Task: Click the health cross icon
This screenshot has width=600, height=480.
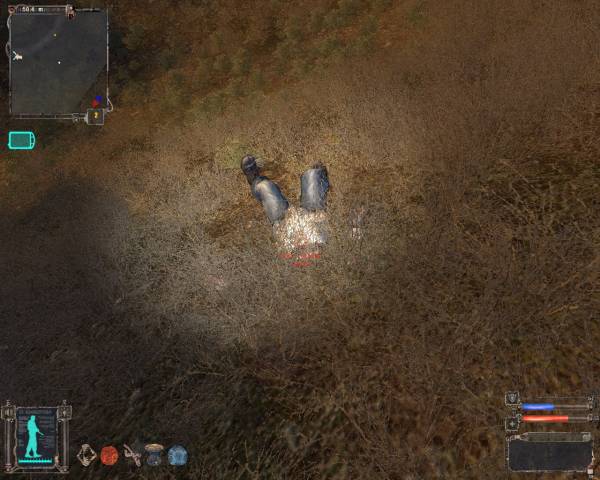Action: (512, 422)
